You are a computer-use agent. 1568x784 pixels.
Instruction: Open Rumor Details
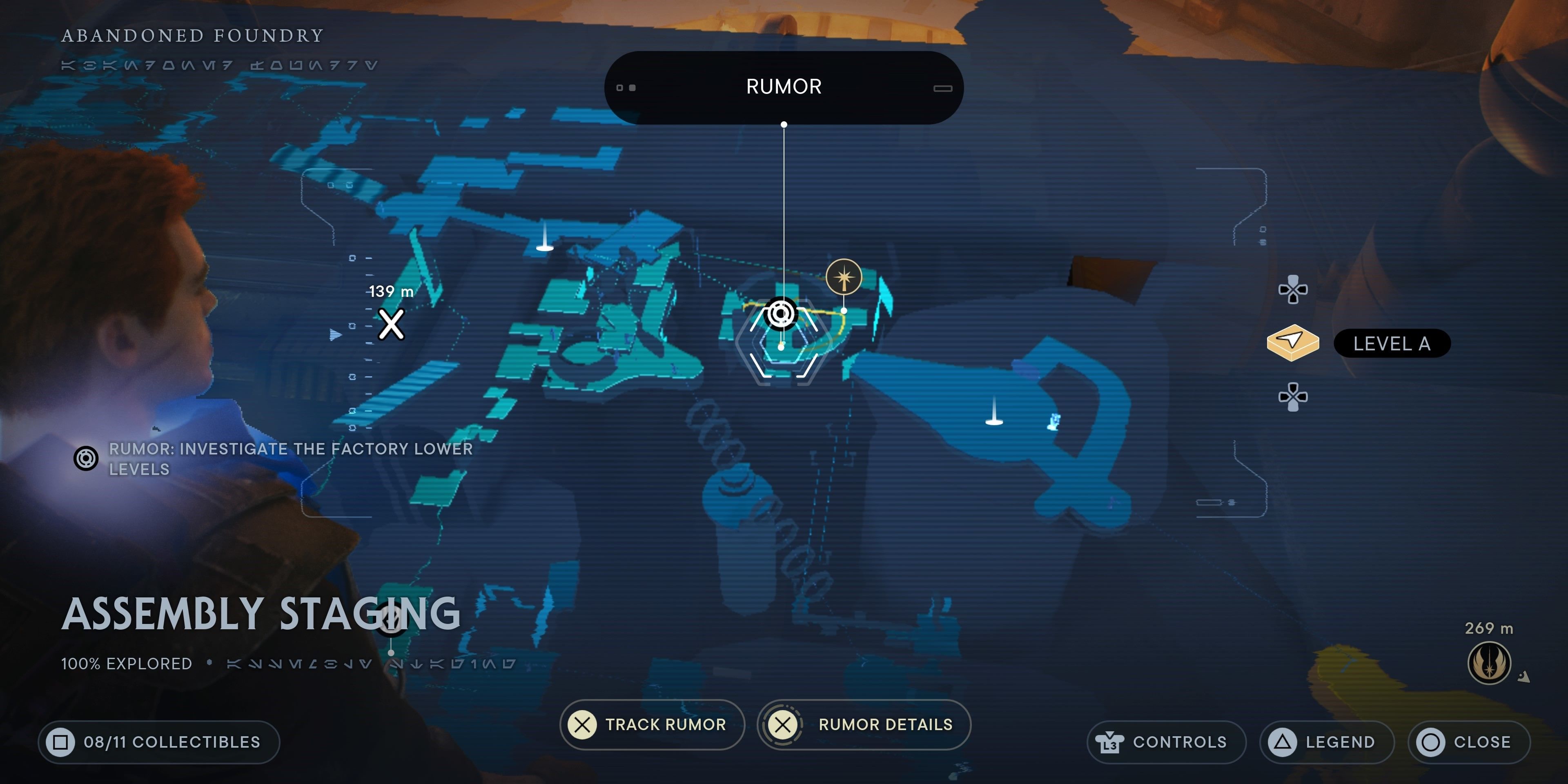pos(864,724)
